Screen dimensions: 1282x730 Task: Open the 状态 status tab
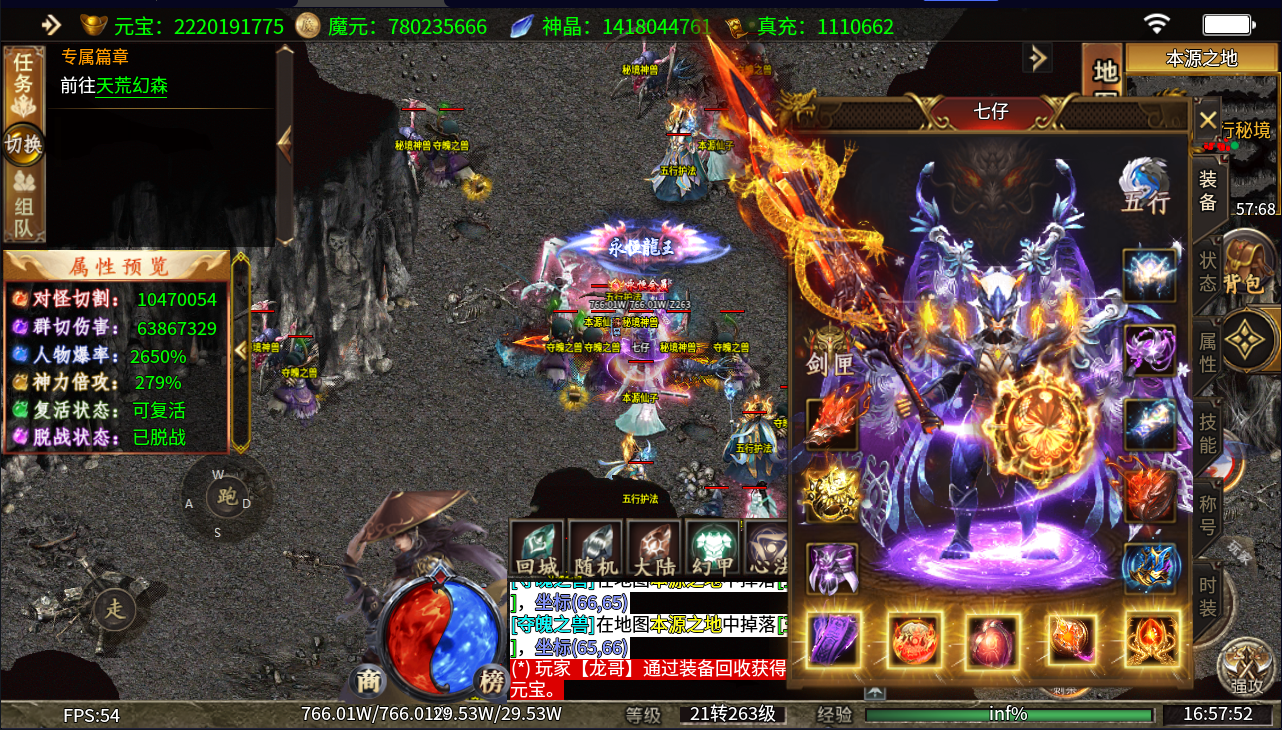(x=1208, y=271)
